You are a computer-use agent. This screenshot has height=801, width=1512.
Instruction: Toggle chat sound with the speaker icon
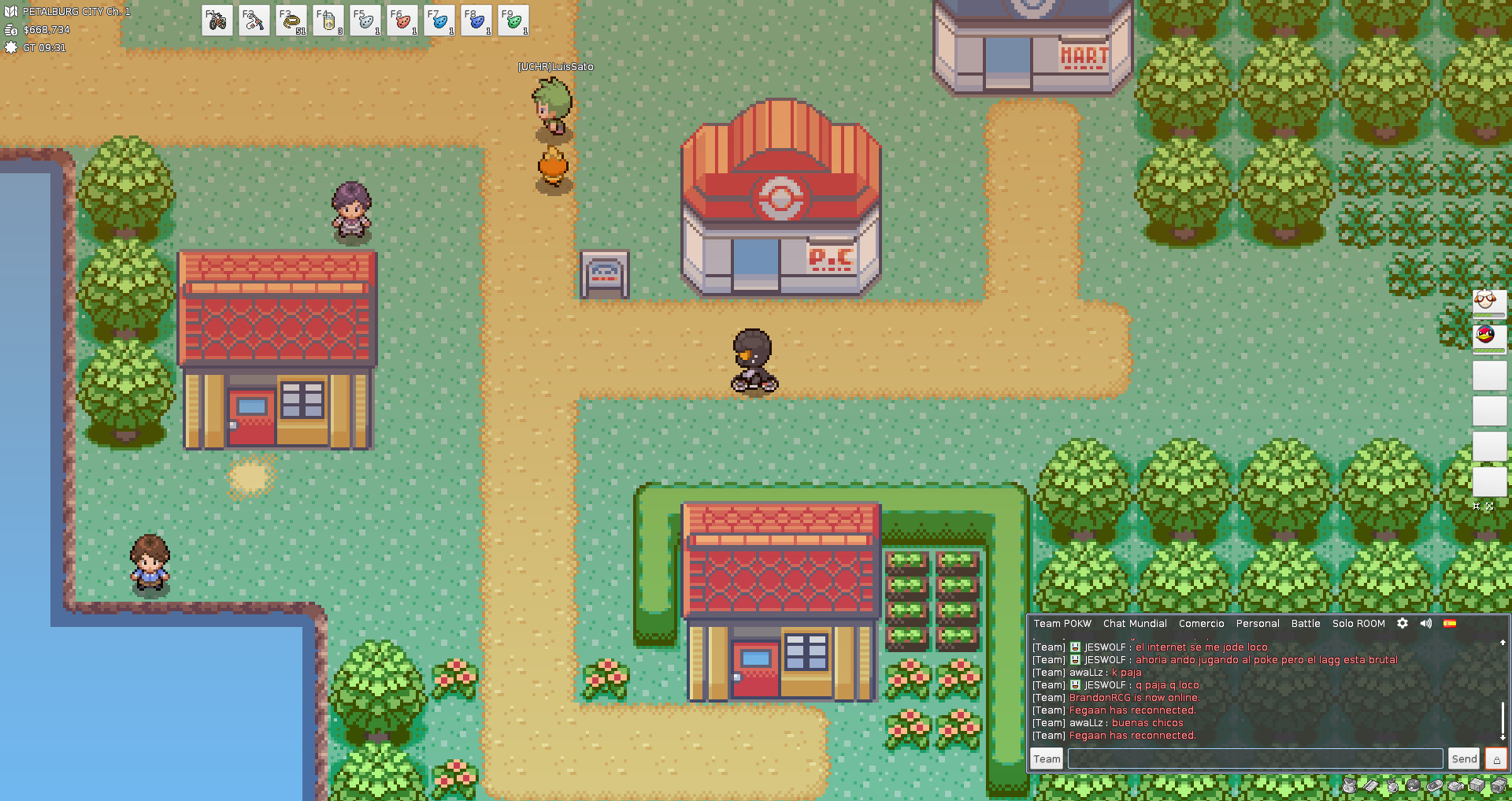click(x=1426, y=623)
